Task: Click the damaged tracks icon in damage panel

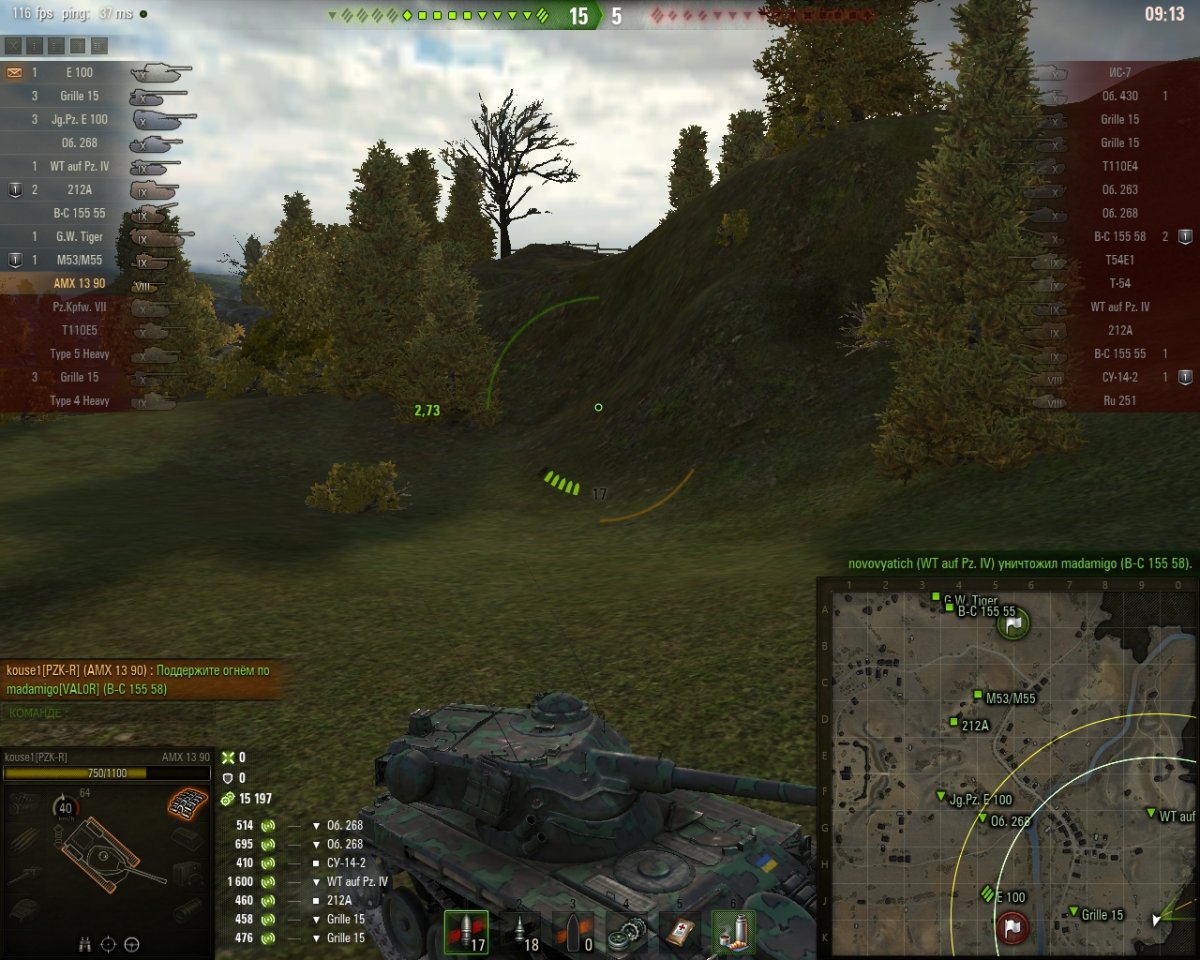Action: pos(188,801)
